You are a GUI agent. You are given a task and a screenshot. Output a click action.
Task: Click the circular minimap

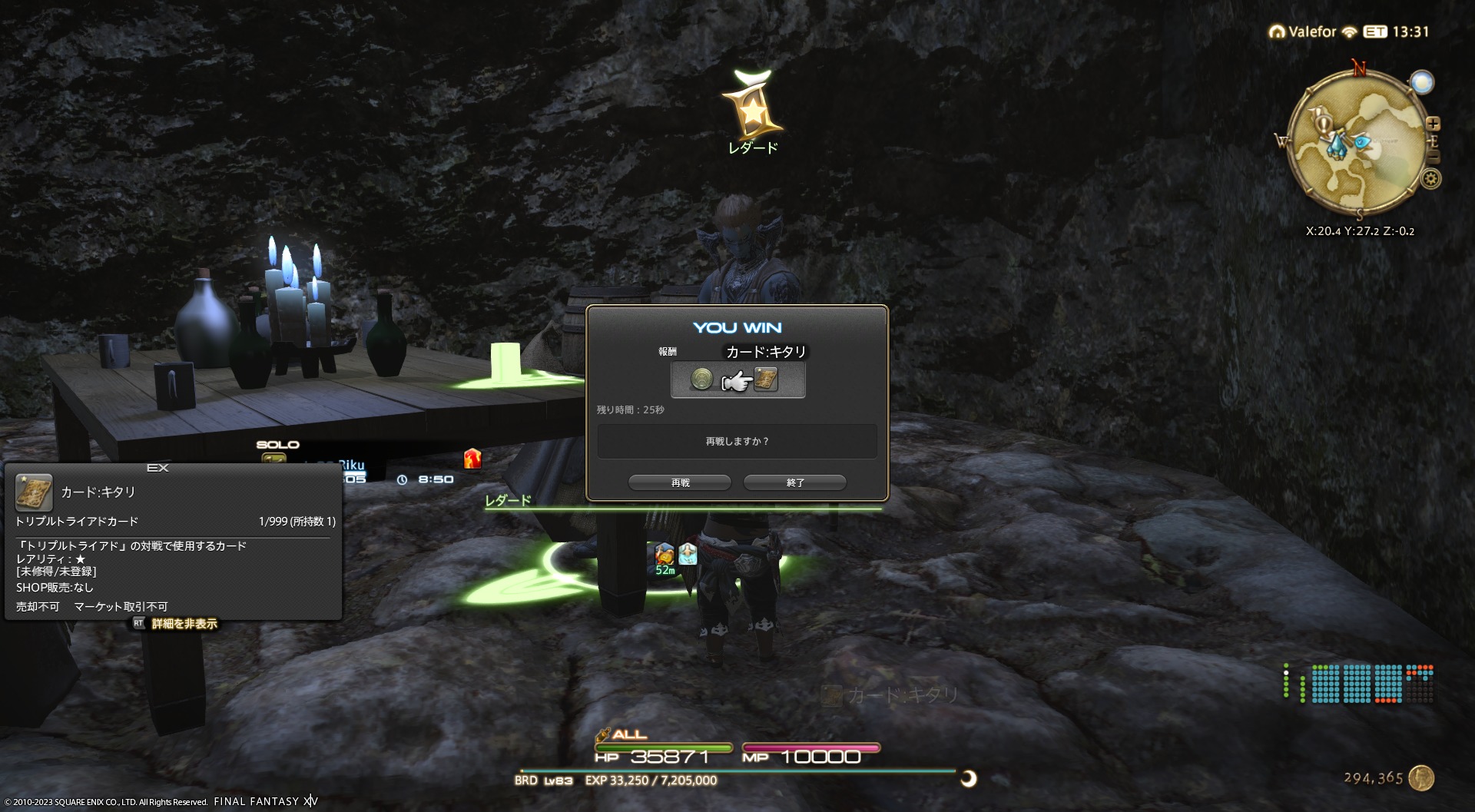pyautogui.click(x=1356, y=142)
